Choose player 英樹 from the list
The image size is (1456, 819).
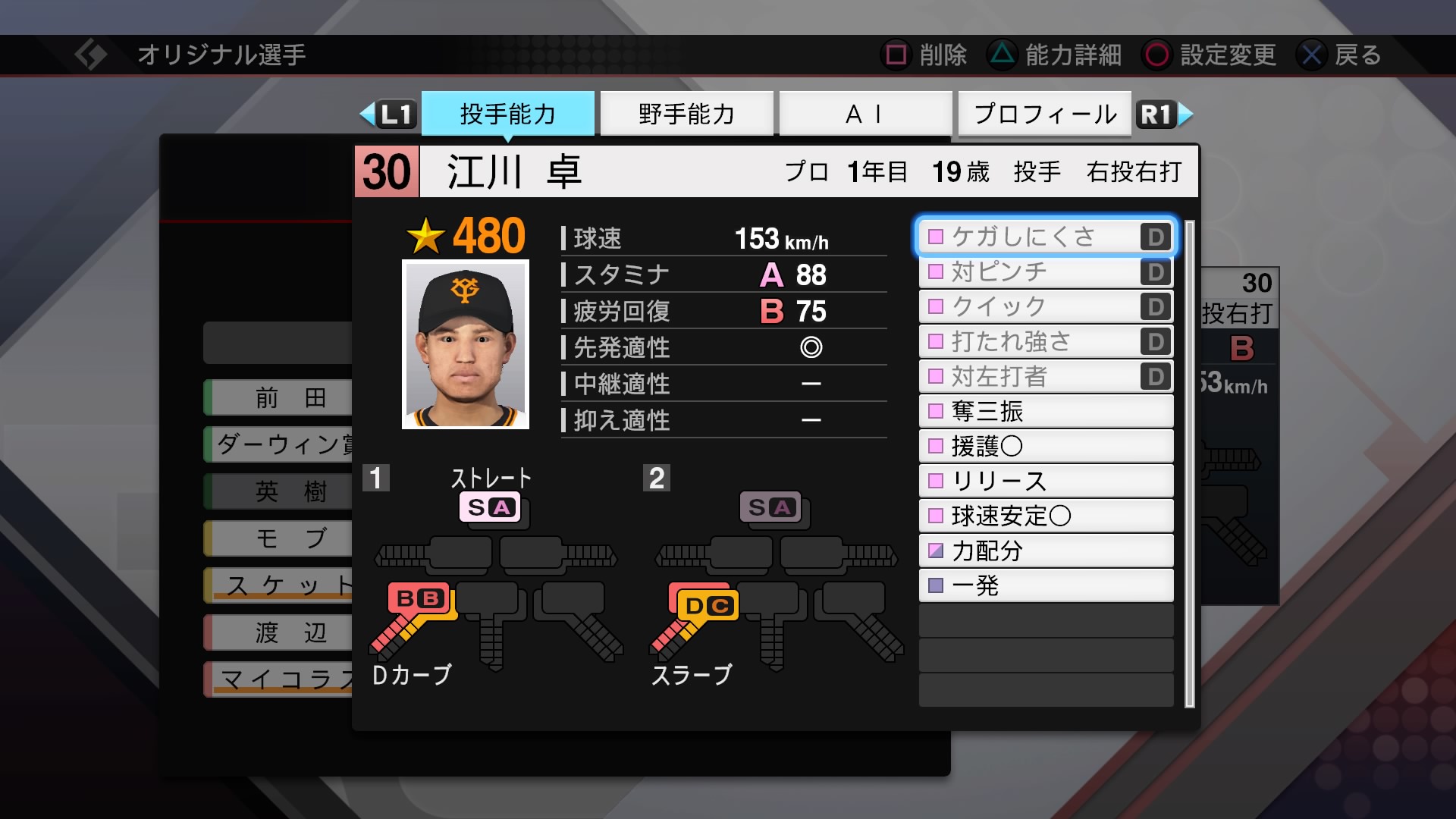coord(281,491)
